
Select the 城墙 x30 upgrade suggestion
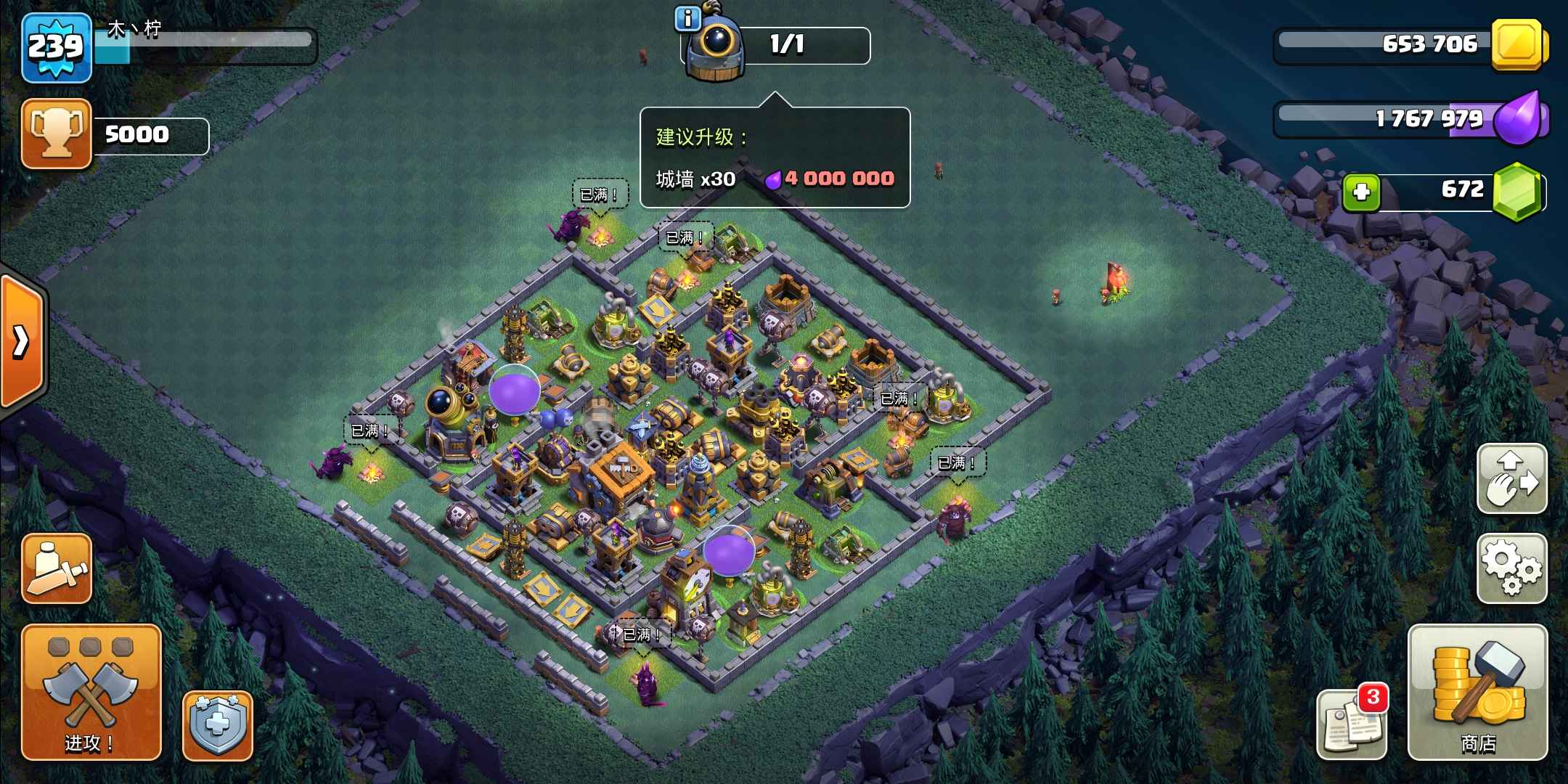pos(775,179)
